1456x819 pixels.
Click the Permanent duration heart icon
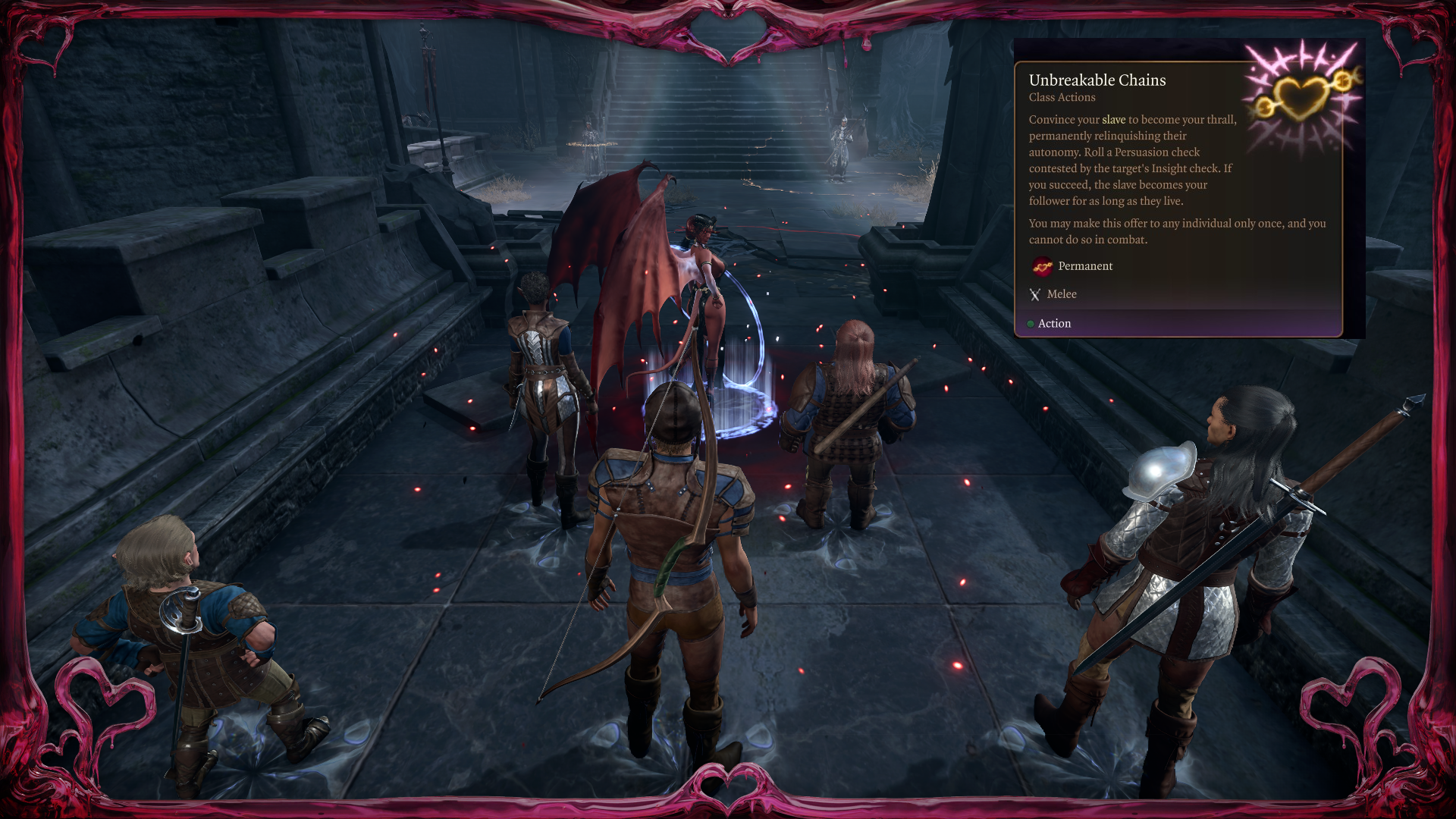pos(1042,266)
